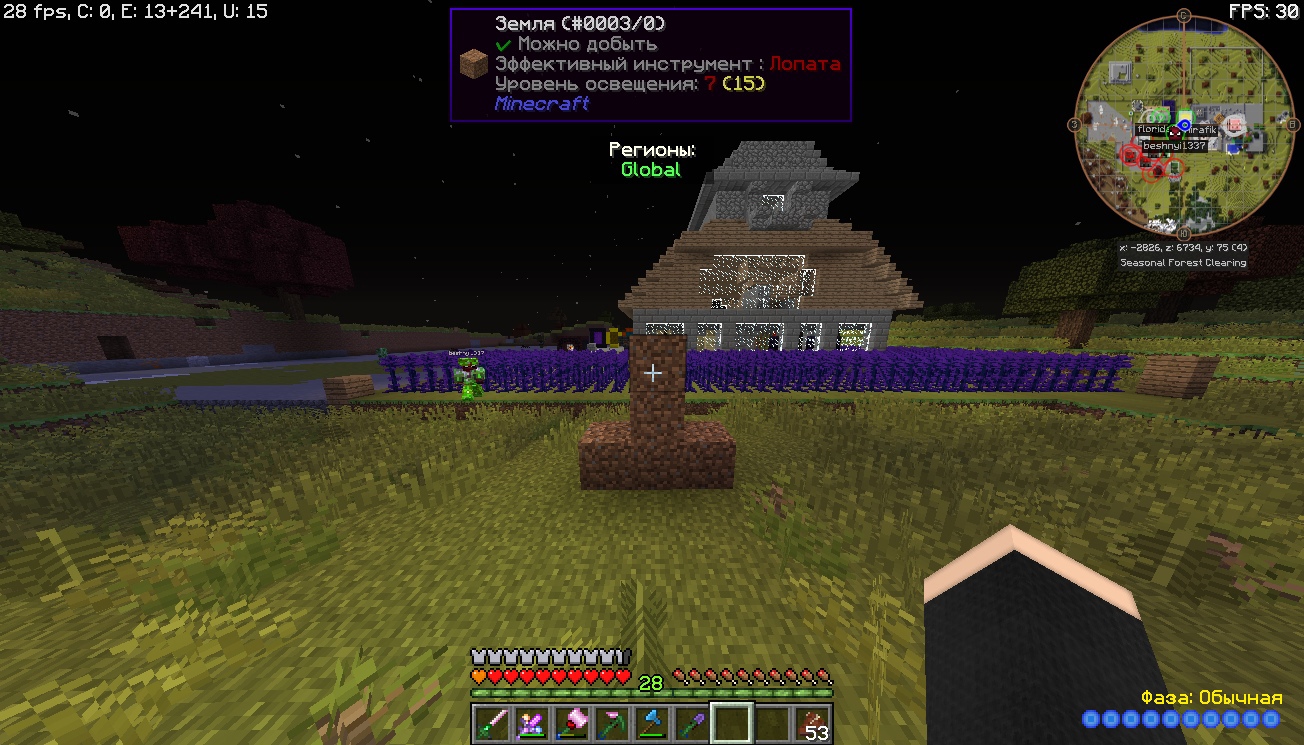Select the blue axe hotbar slot
The image size is (1304, 745).
click(651, 723)
